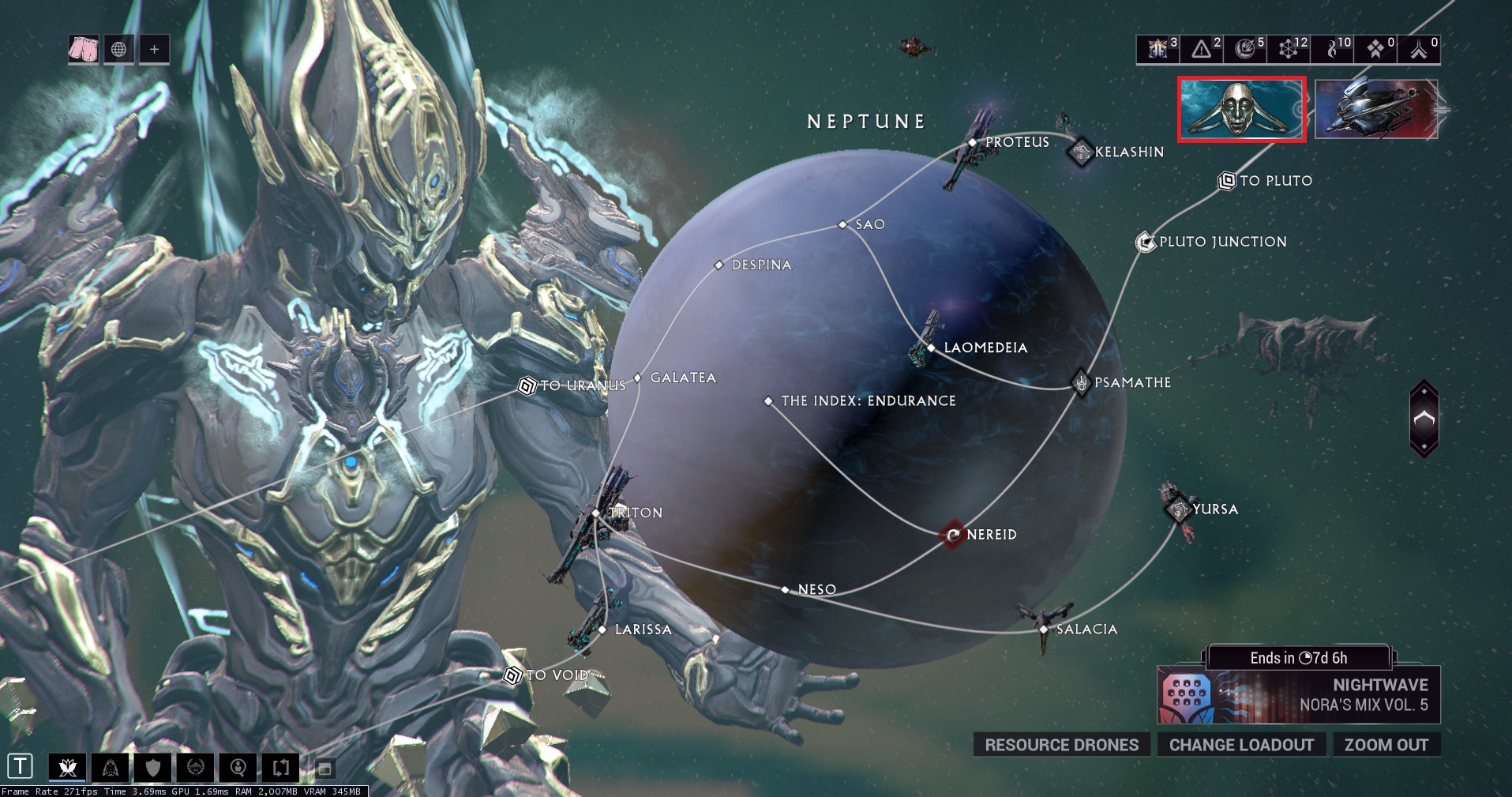Select the Nereid mission node
Image resolution: width=1512 pixels, height=797 pixels.
tap(954, 535)
